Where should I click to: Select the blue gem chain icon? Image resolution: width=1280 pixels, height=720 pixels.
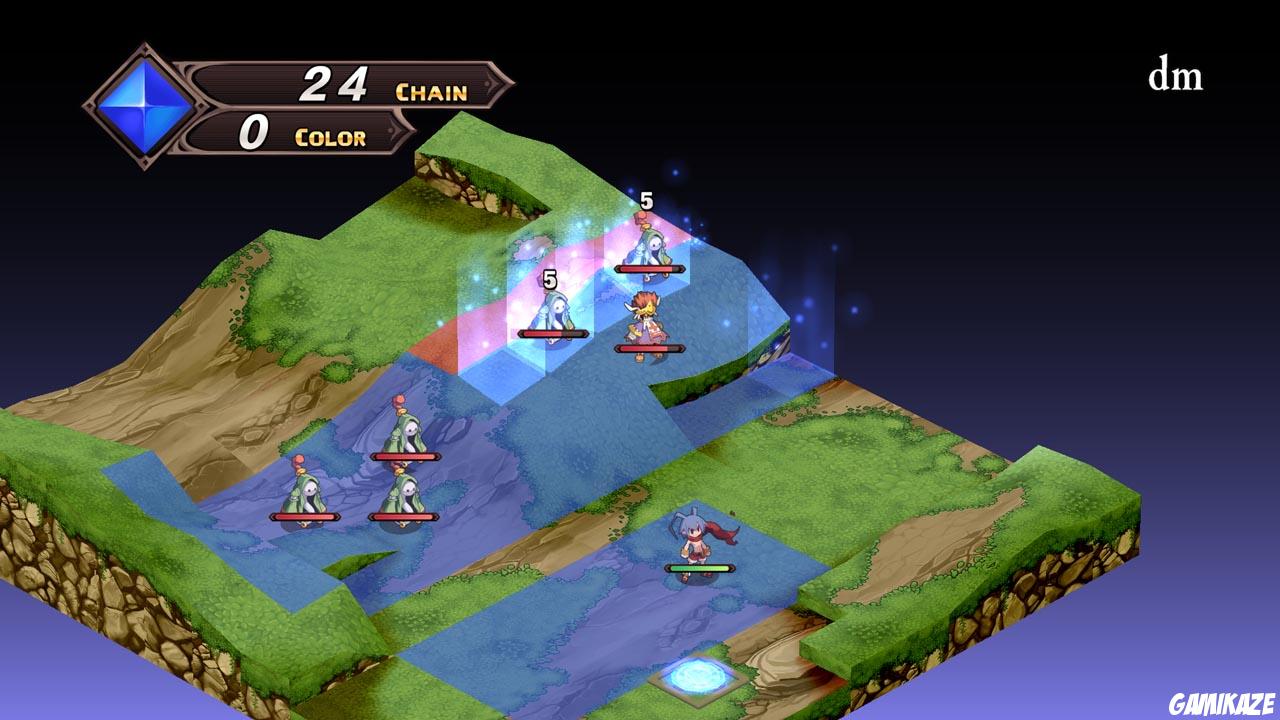click(x=143, y=99)
